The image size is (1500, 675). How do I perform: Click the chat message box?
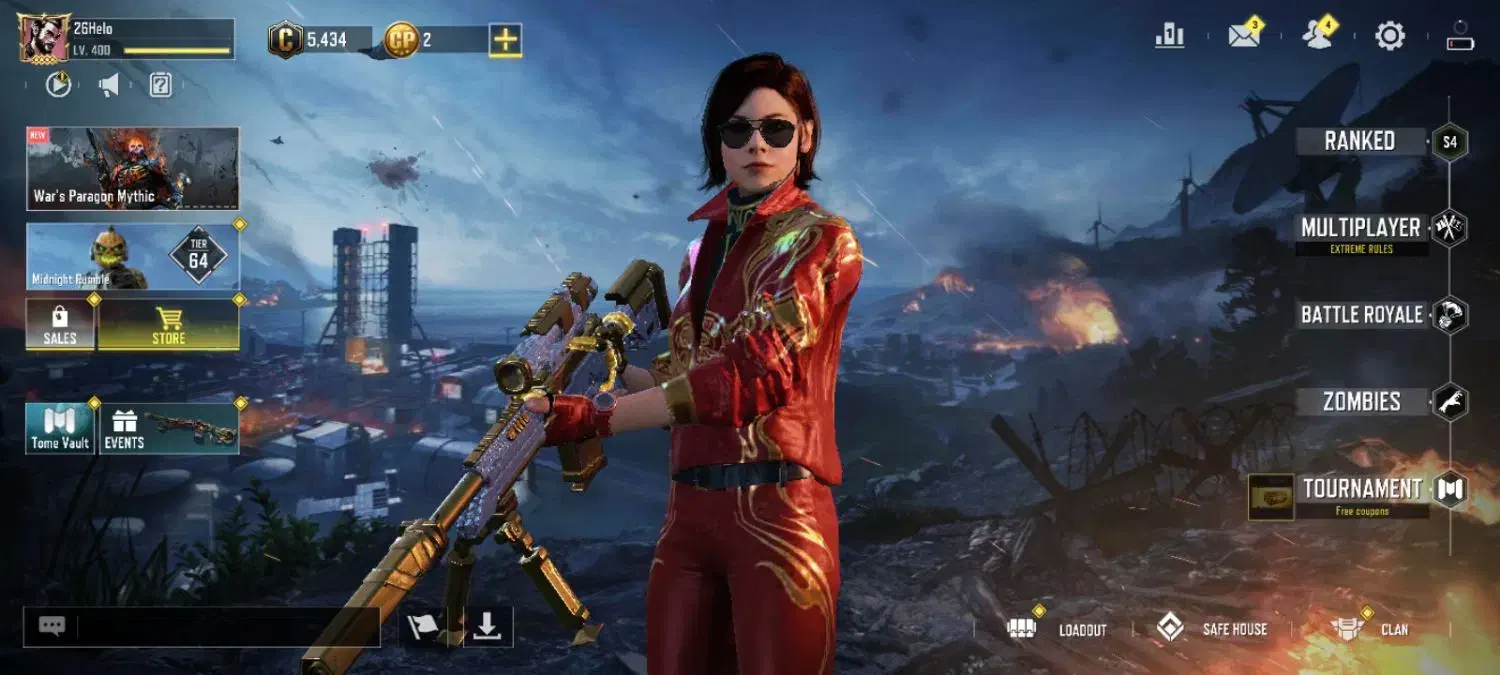click(x=225, y=627)
